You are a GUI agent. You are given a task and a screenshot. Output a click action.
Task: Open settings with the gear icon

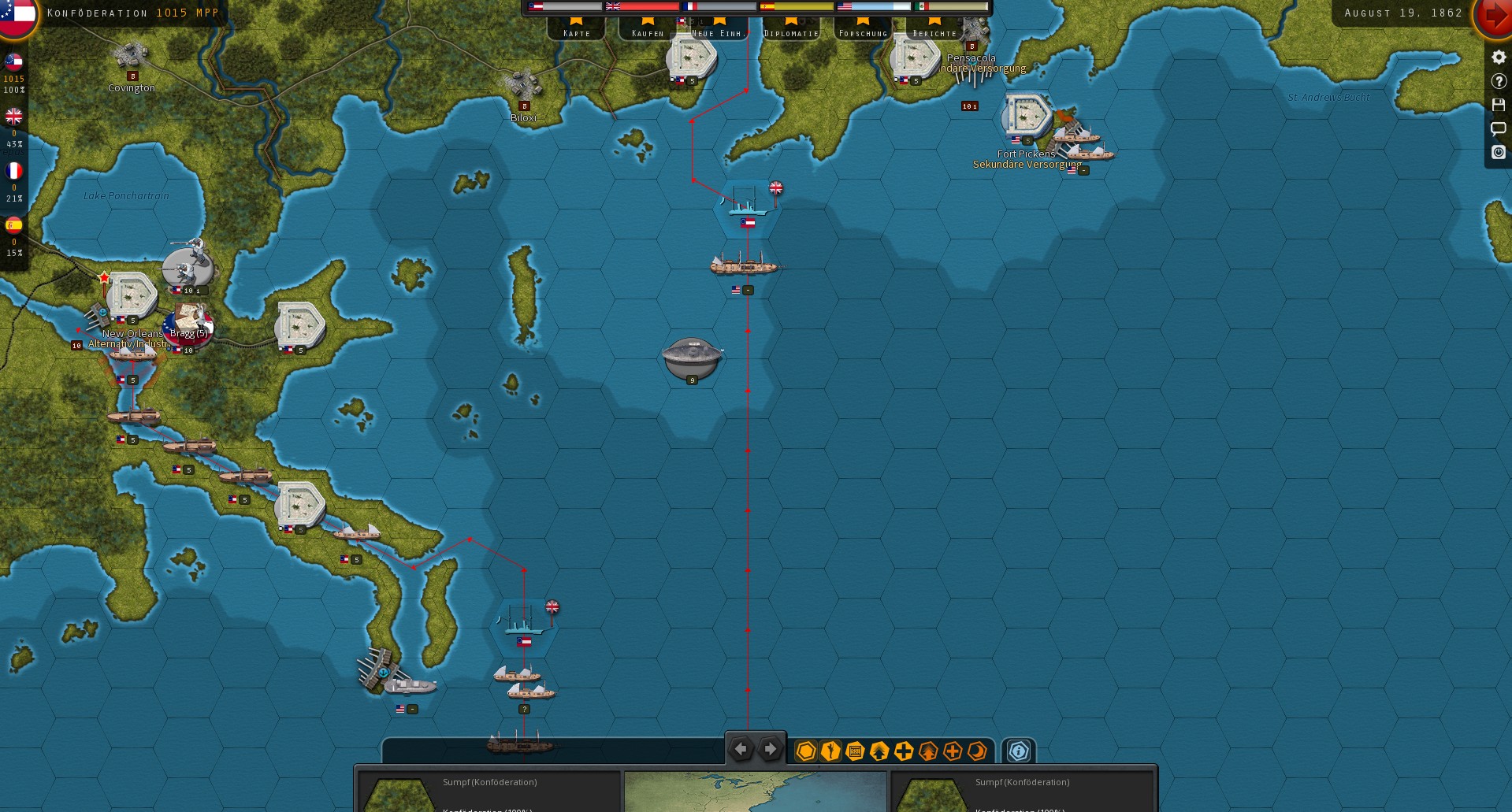[x=1498, y=57]
